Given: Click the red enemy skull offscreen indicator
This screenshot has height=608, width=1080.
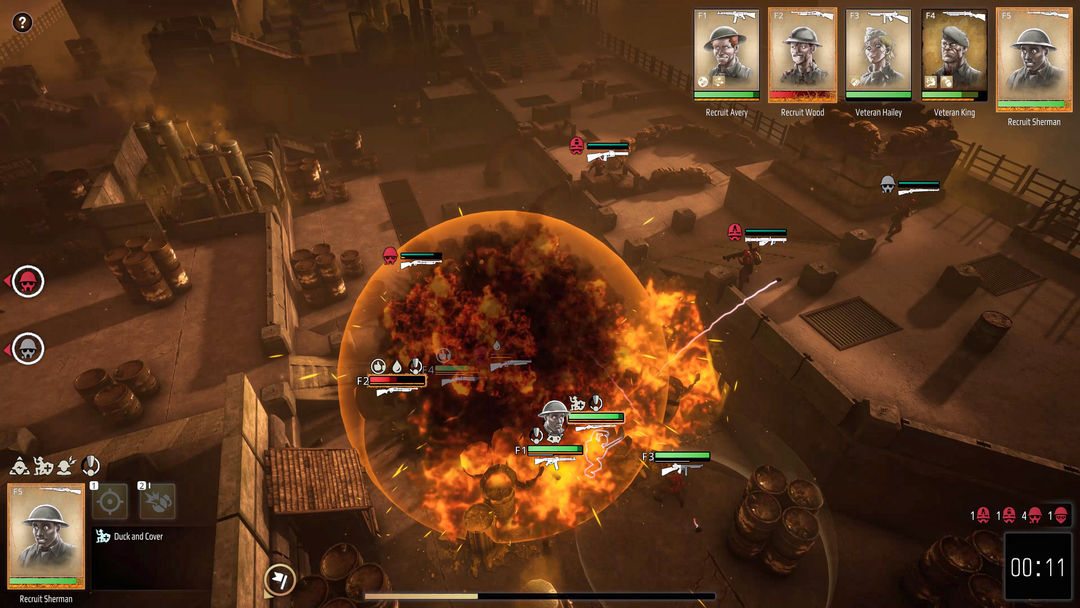Looking at the screenshot, I should tap(29, 282).
